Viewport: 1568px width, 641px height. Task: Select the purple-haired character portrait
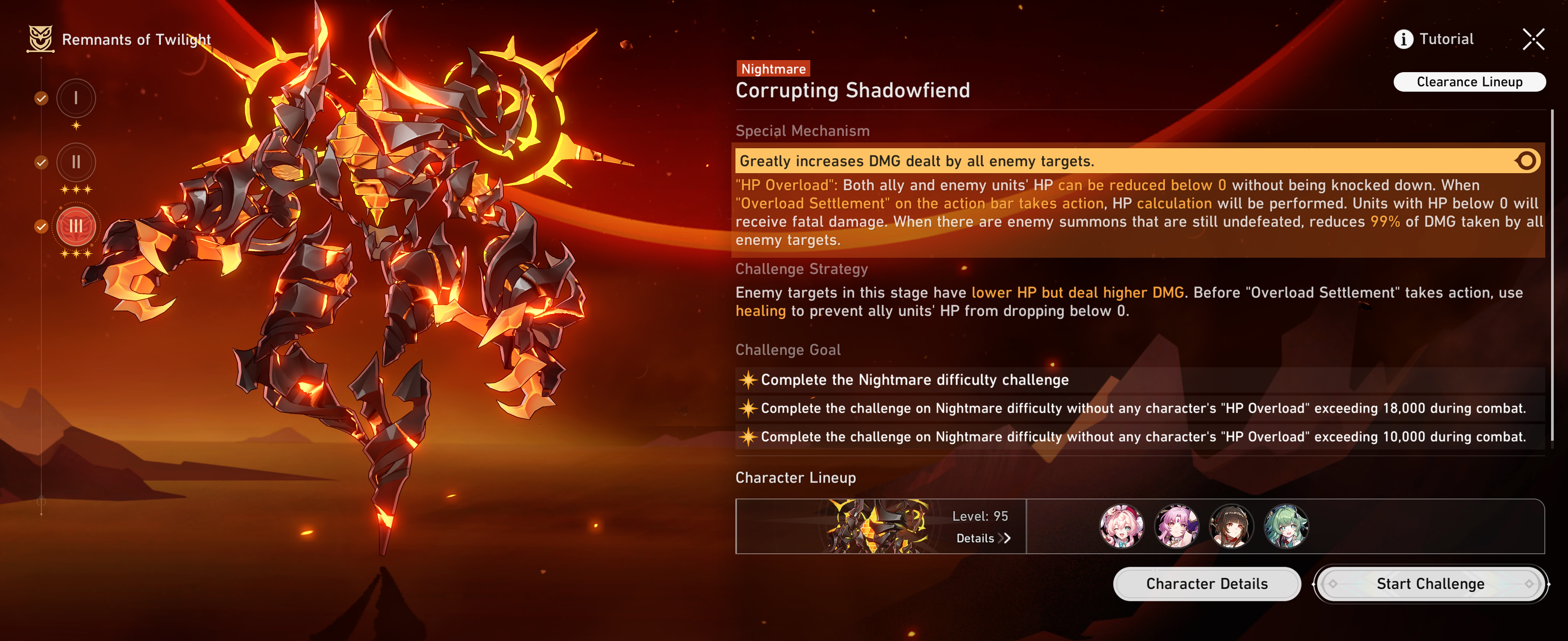[1176, 526]
